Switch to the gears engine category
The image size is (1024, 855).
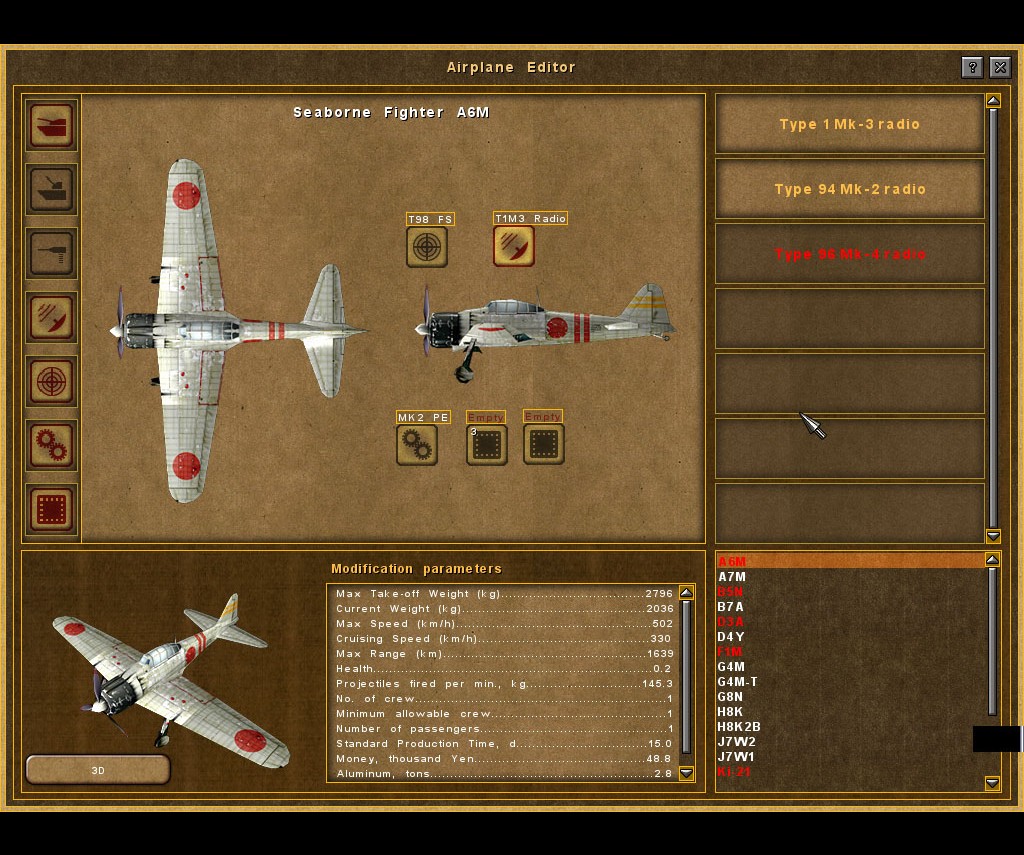(x=52, y=445)
